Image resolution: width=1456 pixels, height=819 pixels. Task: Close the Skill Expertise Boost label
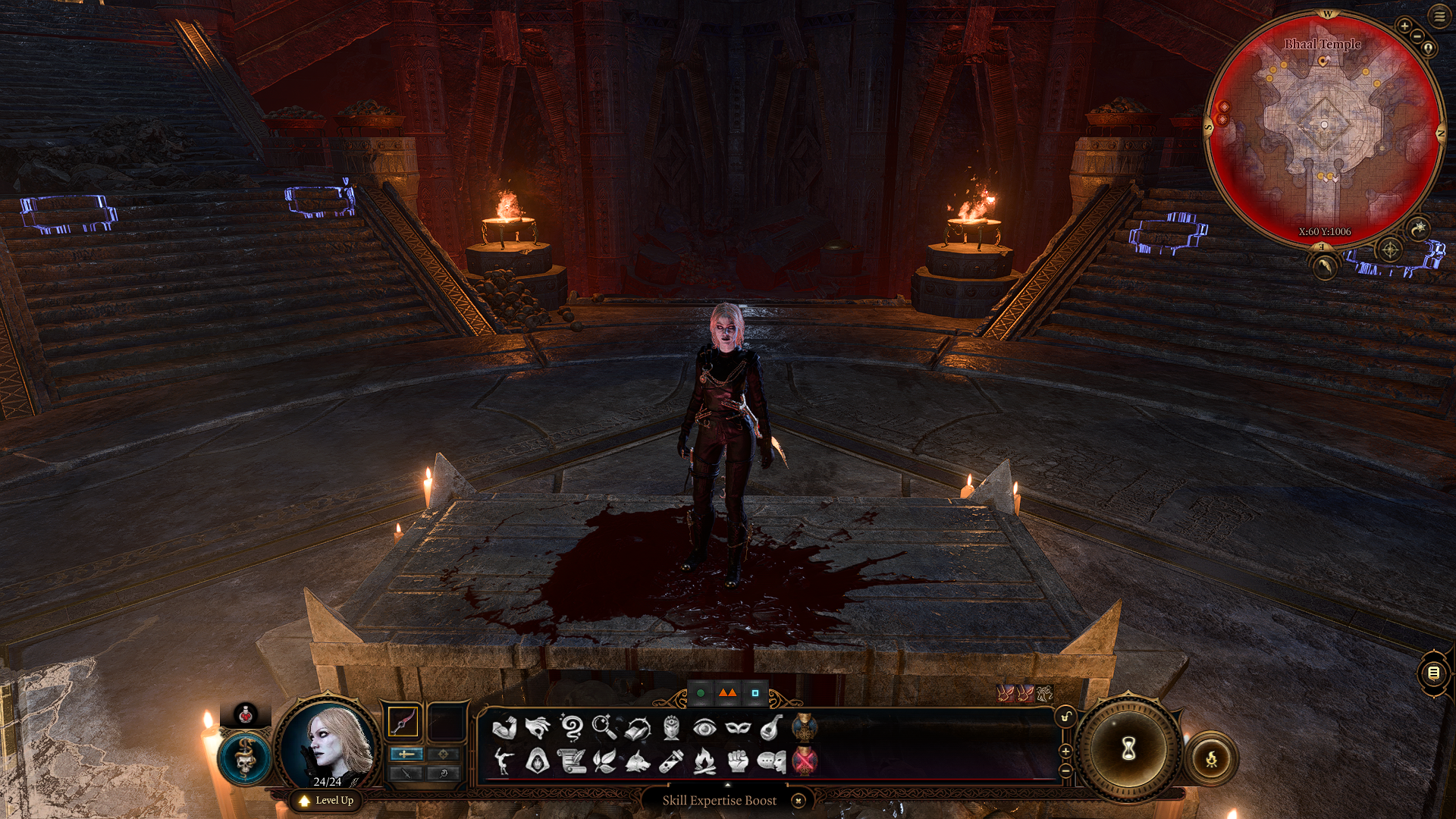pyautogui.click(x=799, y=800)
